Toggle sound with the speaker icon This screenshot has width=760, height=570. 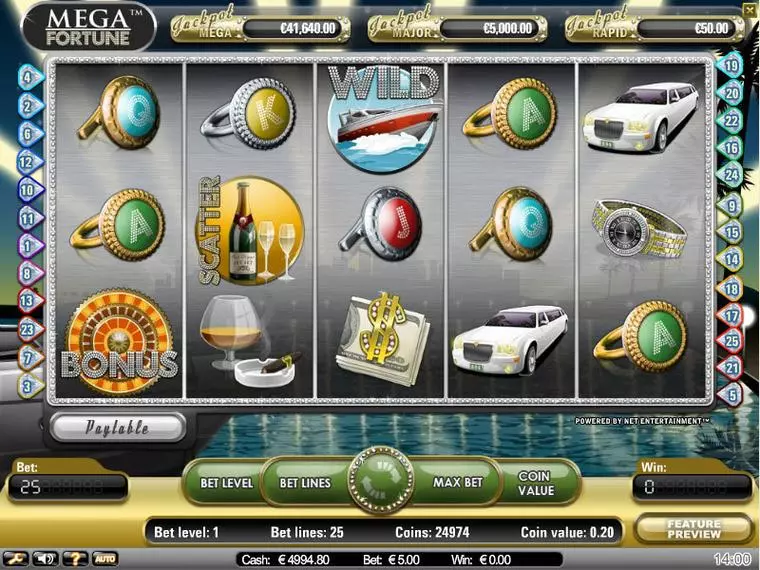44,558
